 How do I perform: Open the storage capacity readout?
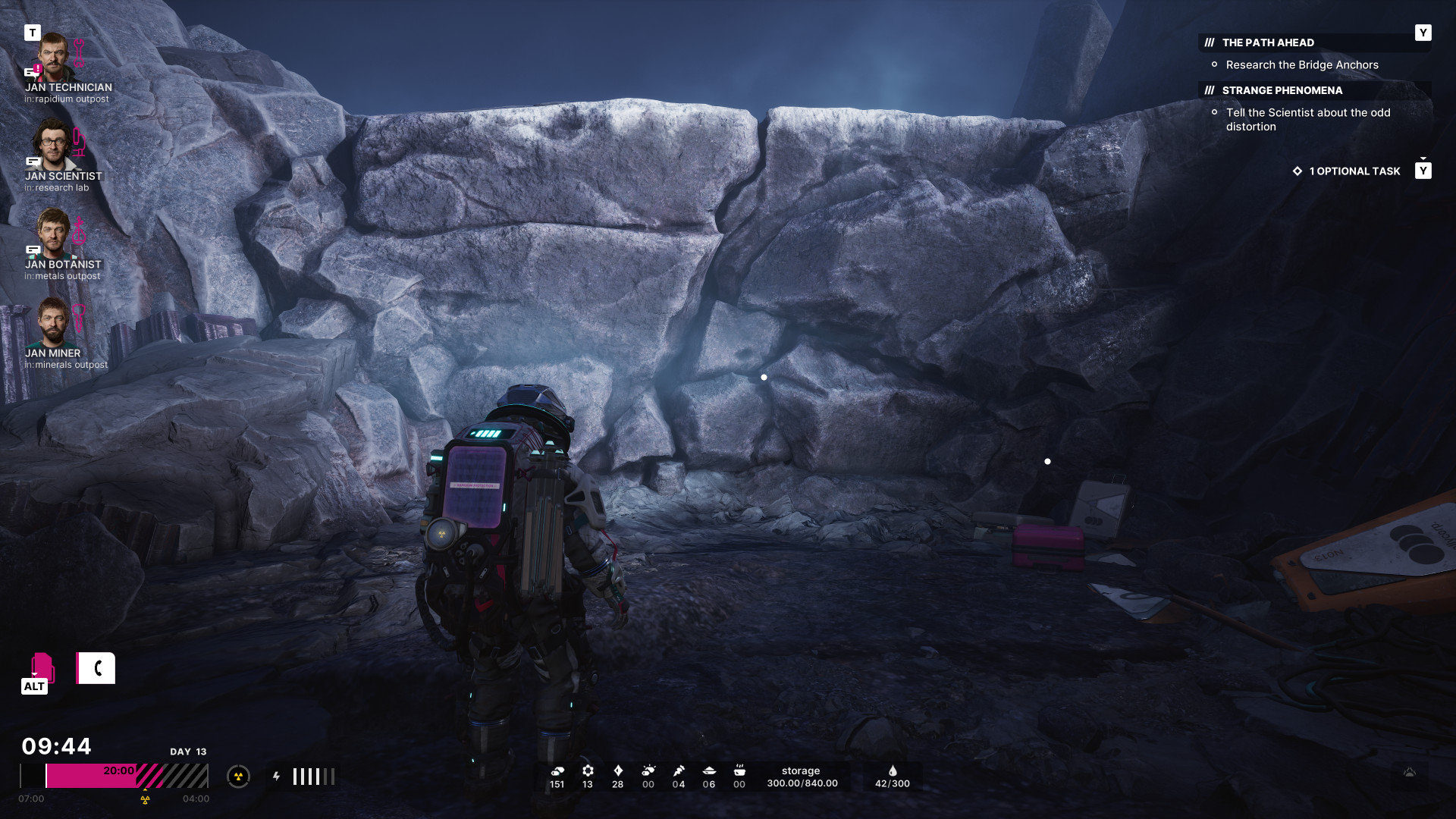tap(802, 777)
